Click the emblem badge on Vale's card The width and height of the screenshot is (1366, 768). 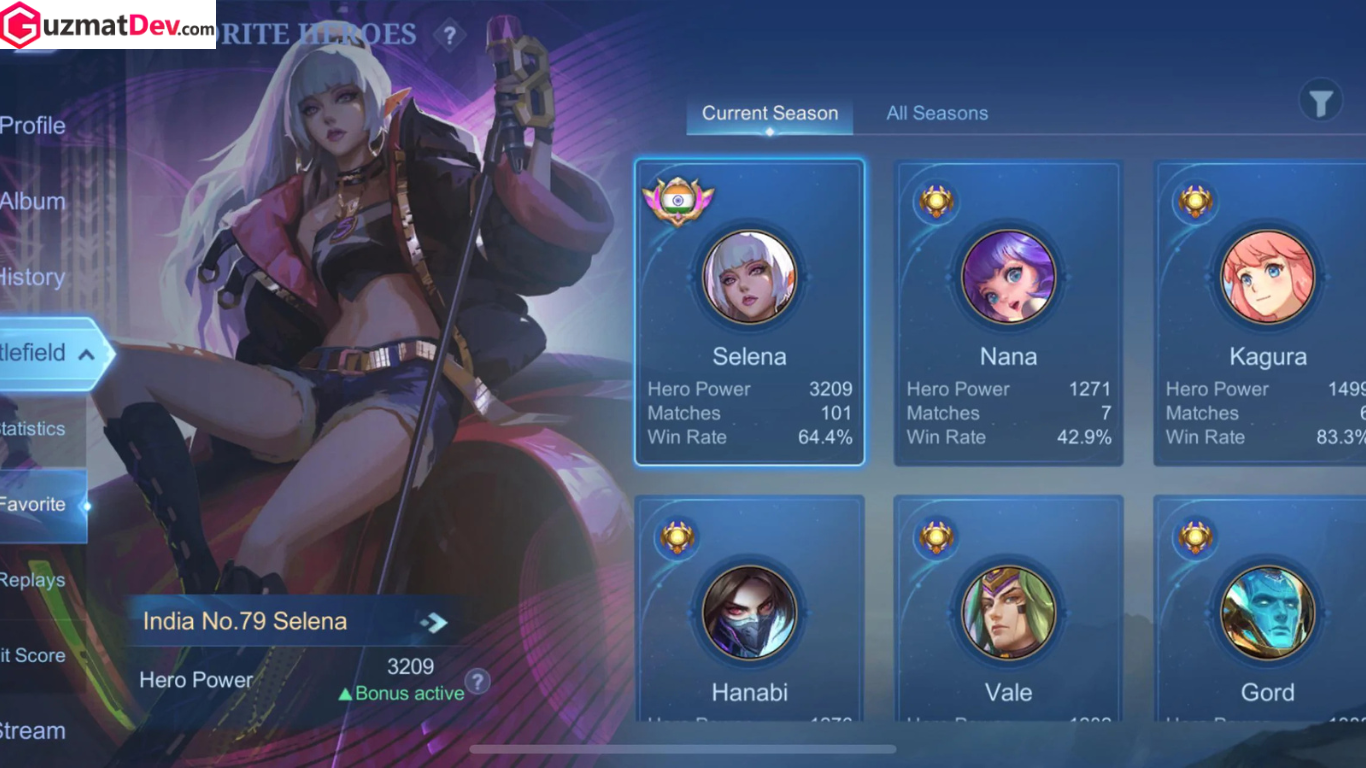point(937,537)
